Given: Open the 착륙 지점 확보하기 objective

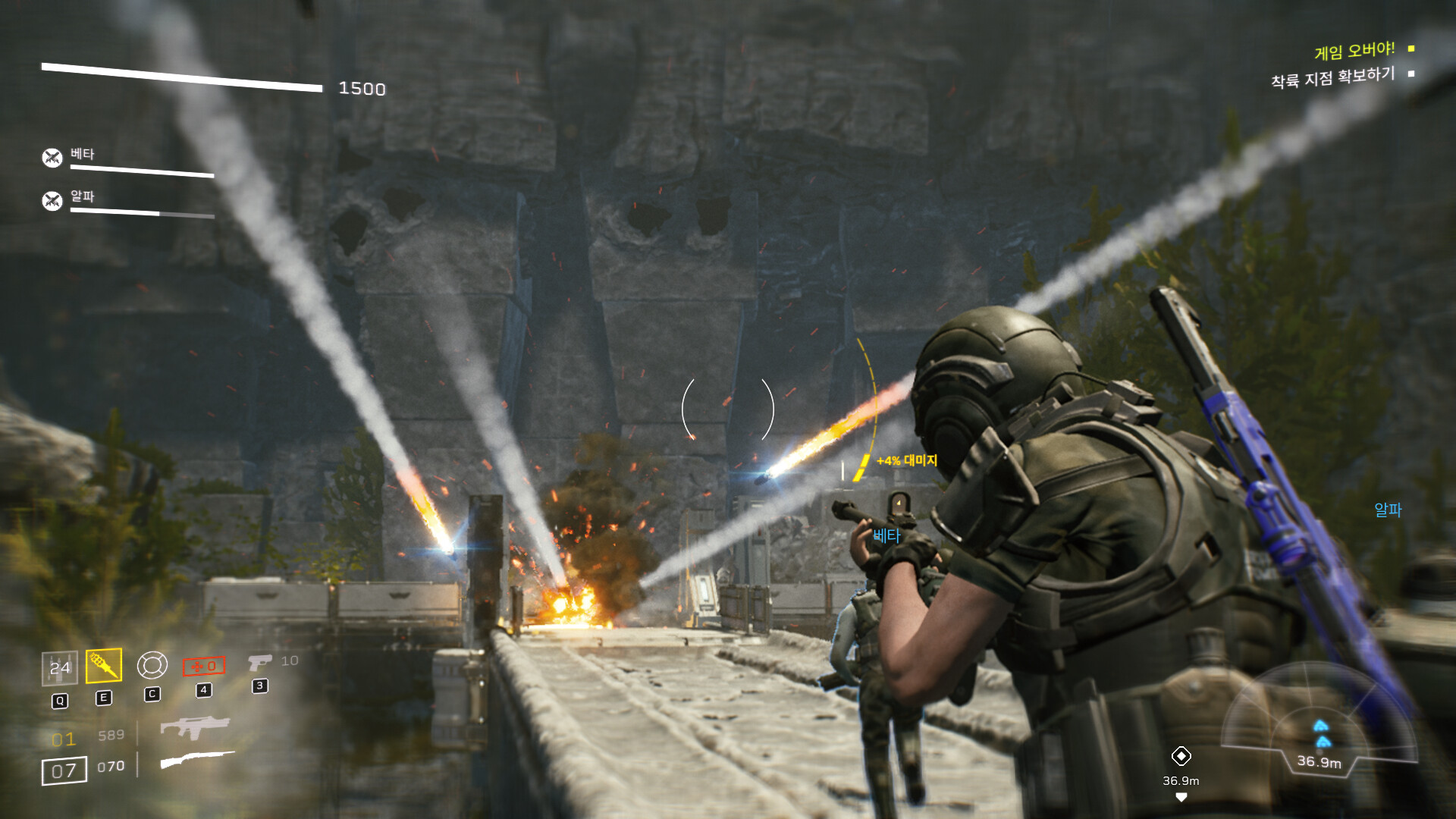Looking at the screenshot, I should coord(1332,77).
